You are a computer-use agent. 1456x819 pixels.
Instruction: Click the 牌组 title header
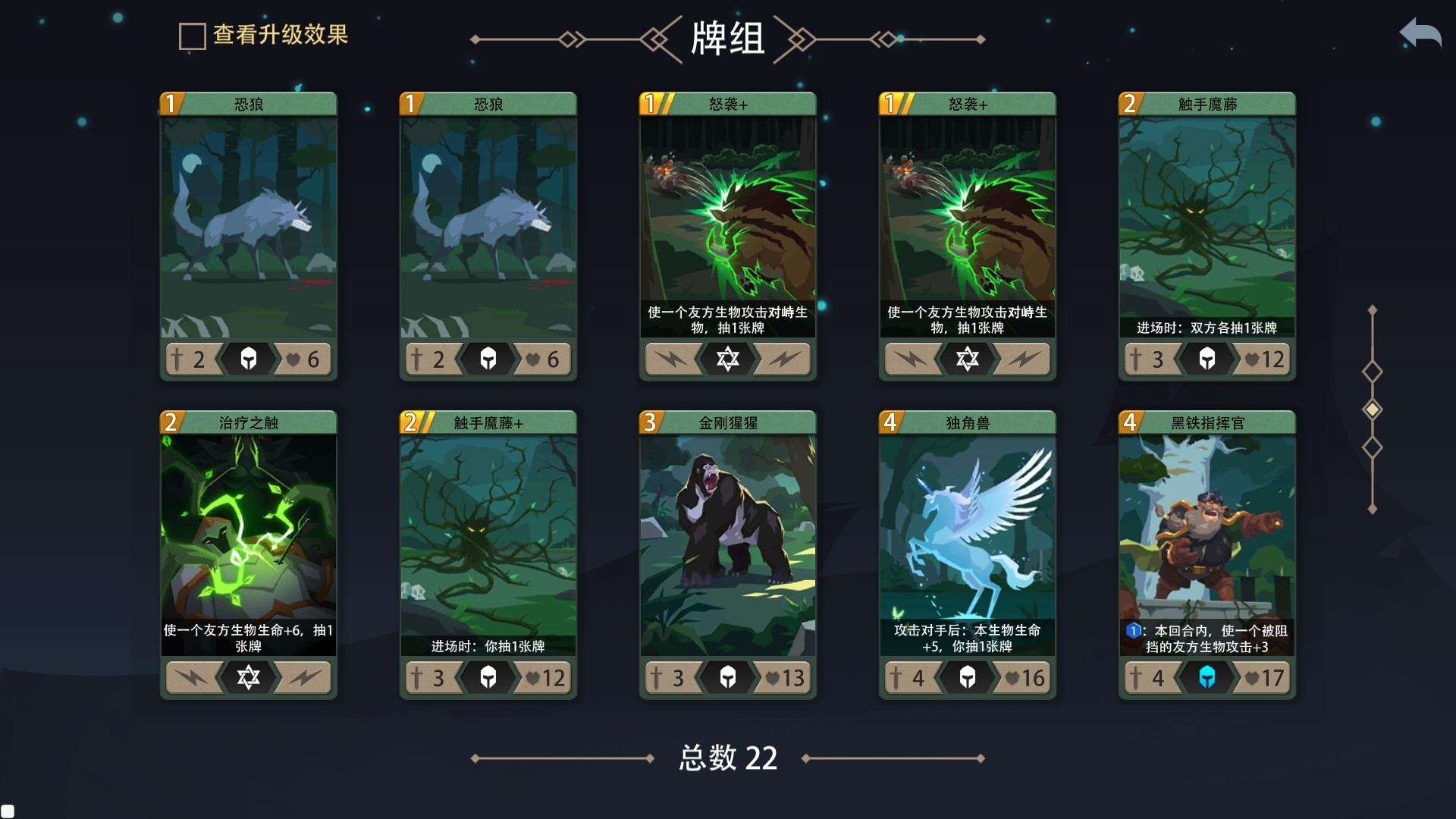coord(726,39)
